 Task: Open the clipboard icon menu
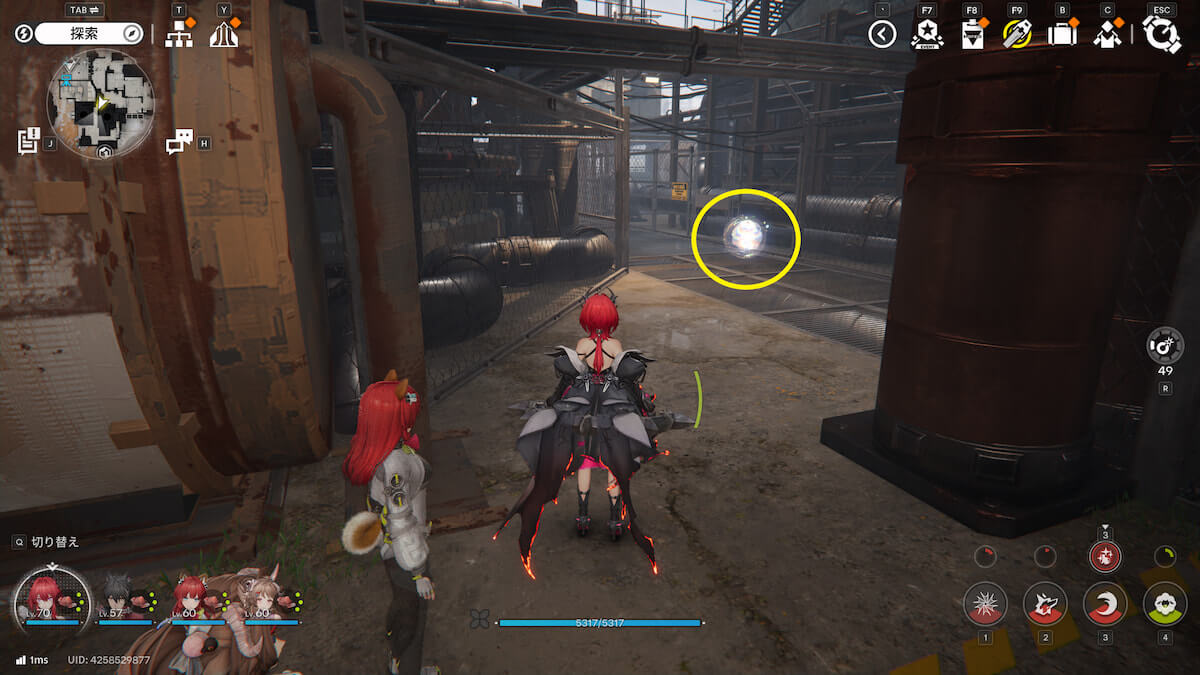pyautogui.click(x=972, y=35)
